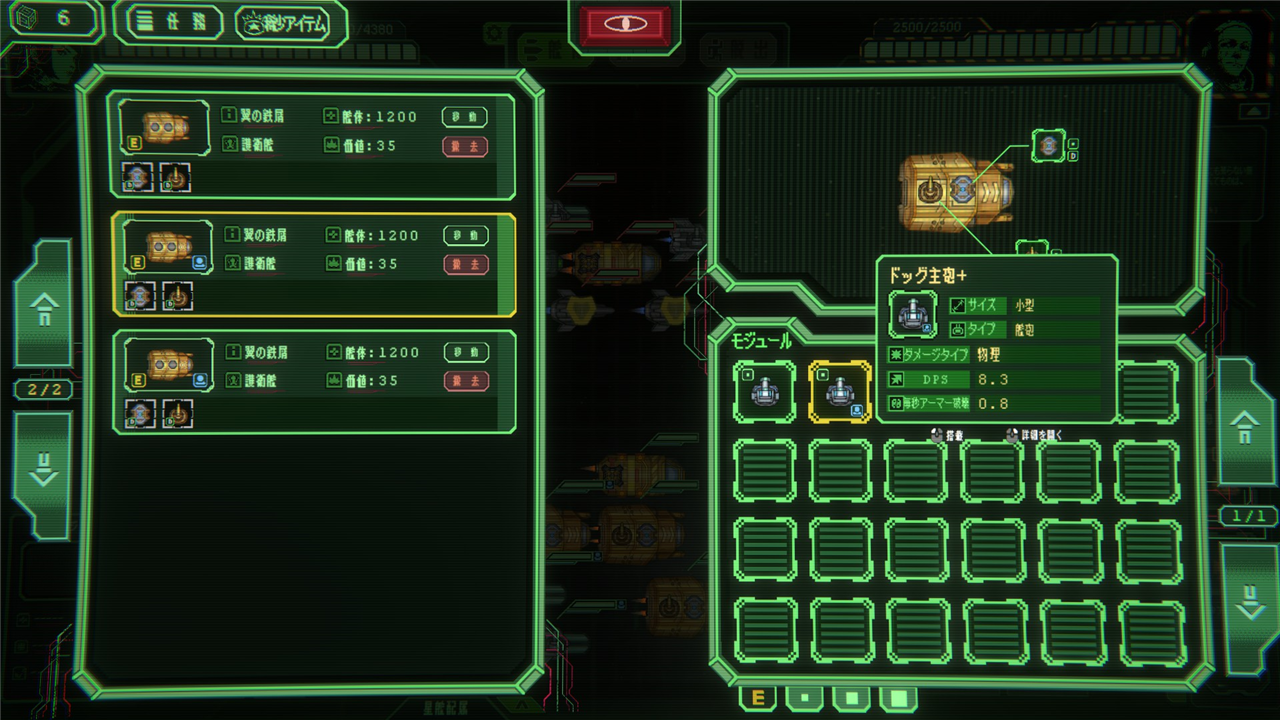Click the red 除去 button on the highlighted ship
Viewport: 1280px width, 720px height.
click(x=465, y=264)
